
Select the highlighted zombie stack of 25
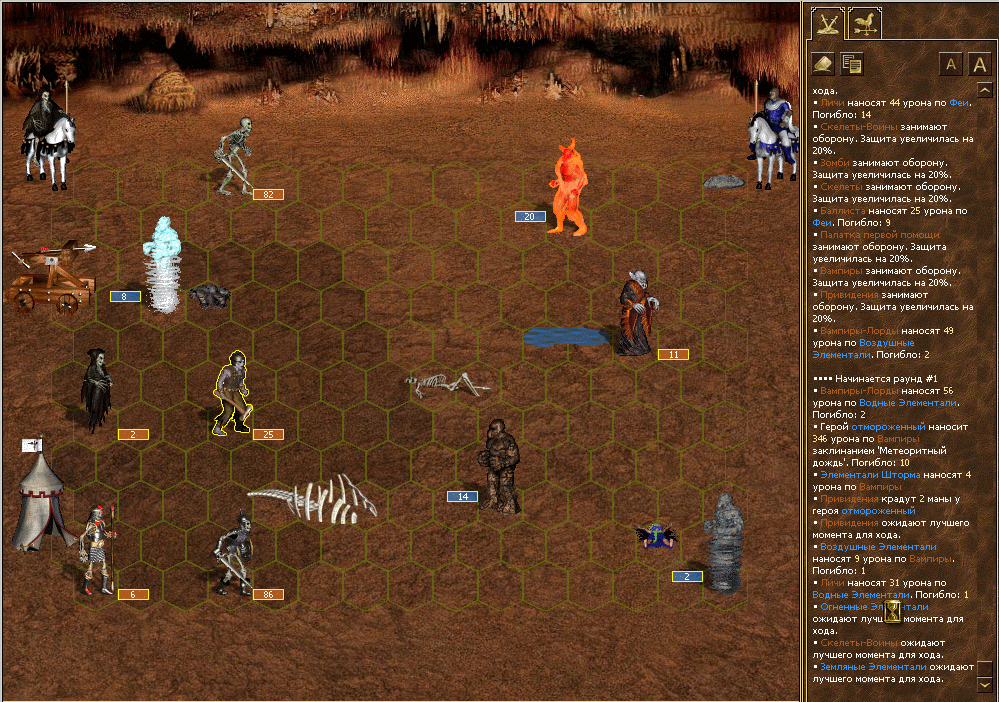click(234, 392)
